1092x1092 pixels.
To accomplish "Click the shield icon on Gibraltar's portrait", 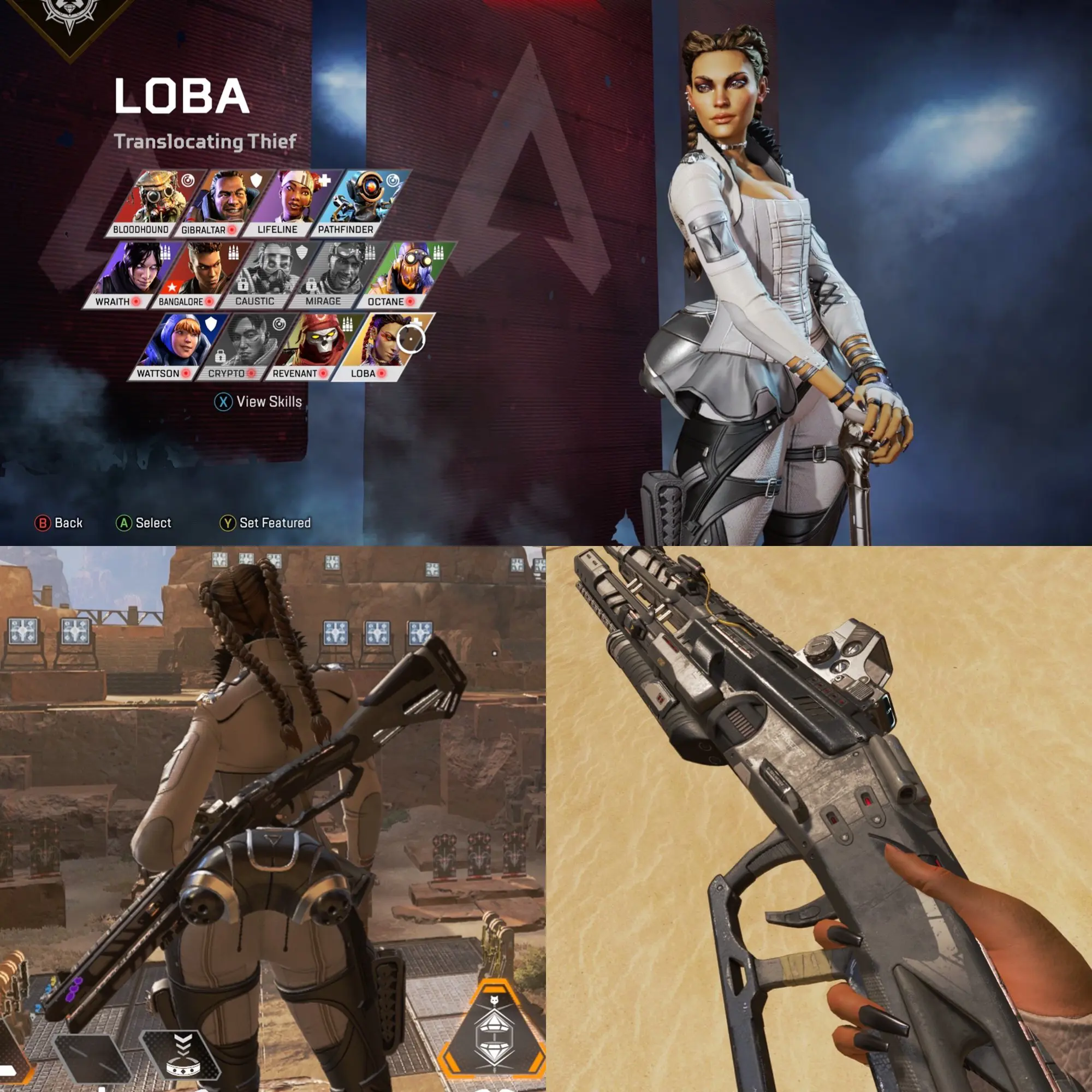I will (x=257, y=181).
